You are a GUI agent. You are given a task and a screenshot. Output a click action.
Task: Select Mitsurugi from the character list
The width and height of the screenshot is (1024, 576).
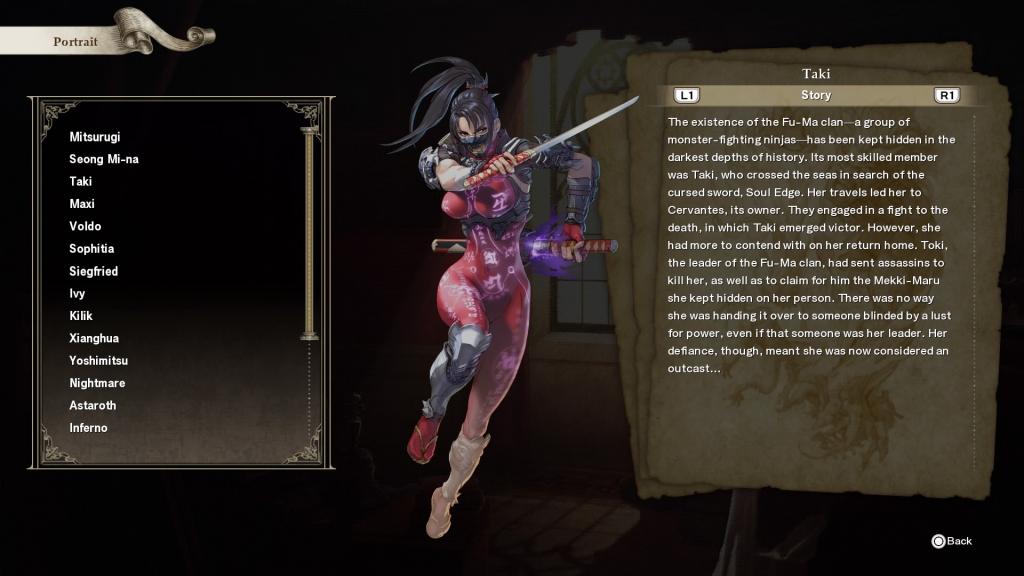pos(95,137)
